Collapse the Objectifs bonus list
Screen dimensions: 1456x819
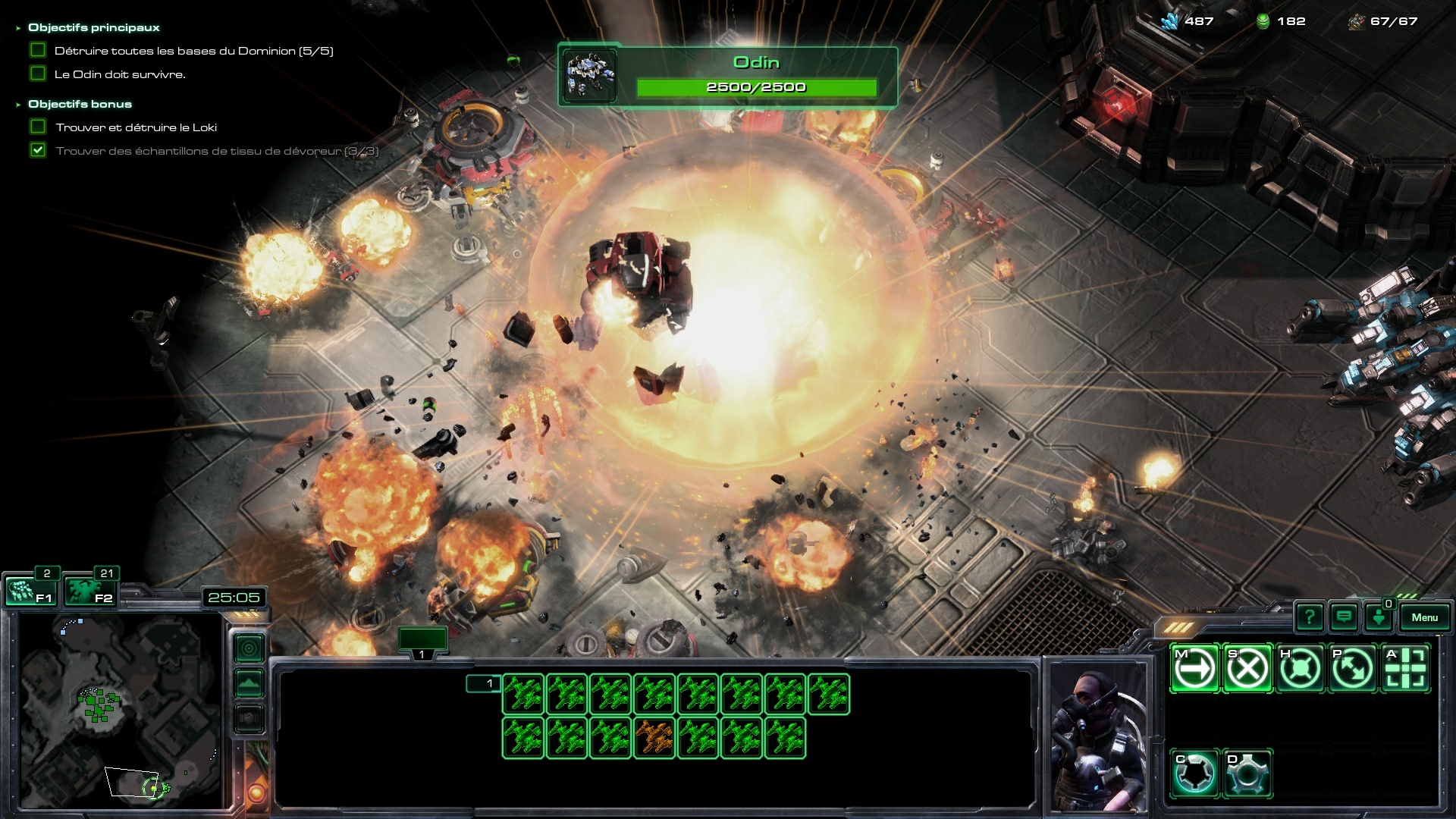[18, 105]
